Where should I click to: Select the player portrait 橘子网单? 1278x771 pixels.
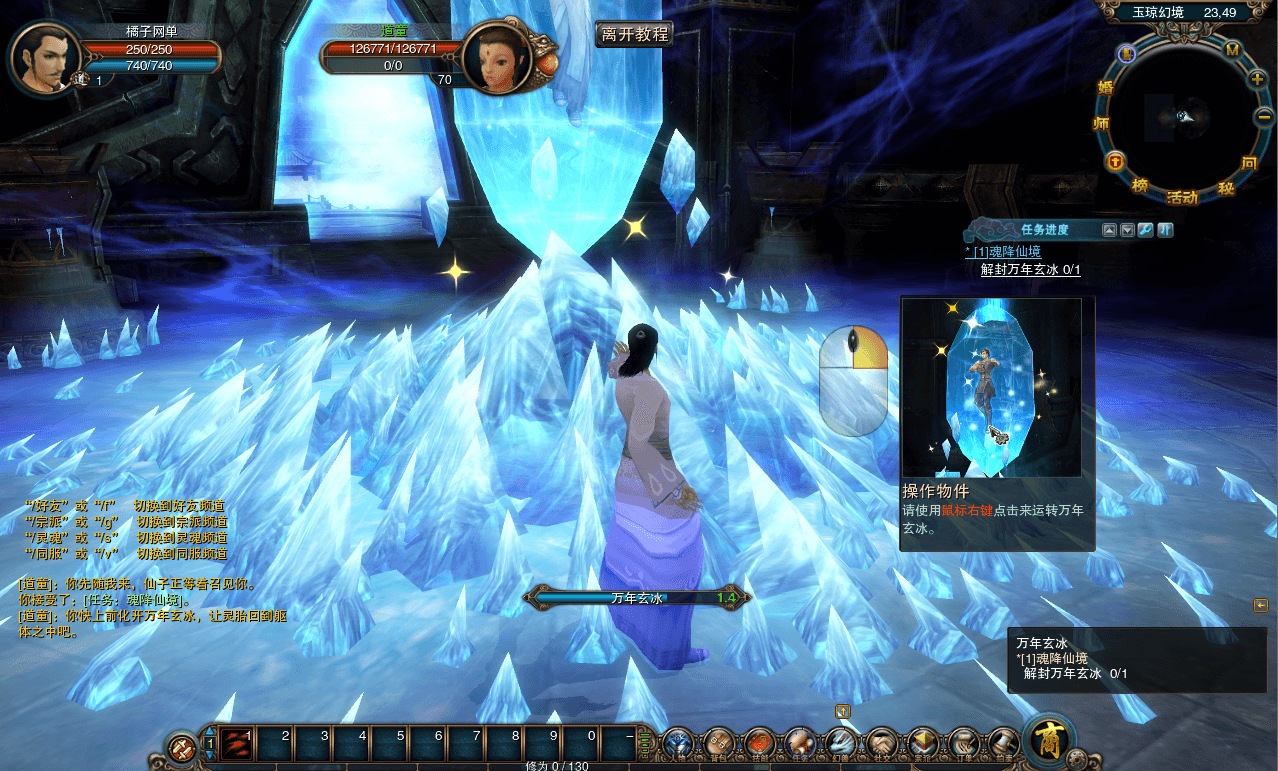tap(44, 58)
